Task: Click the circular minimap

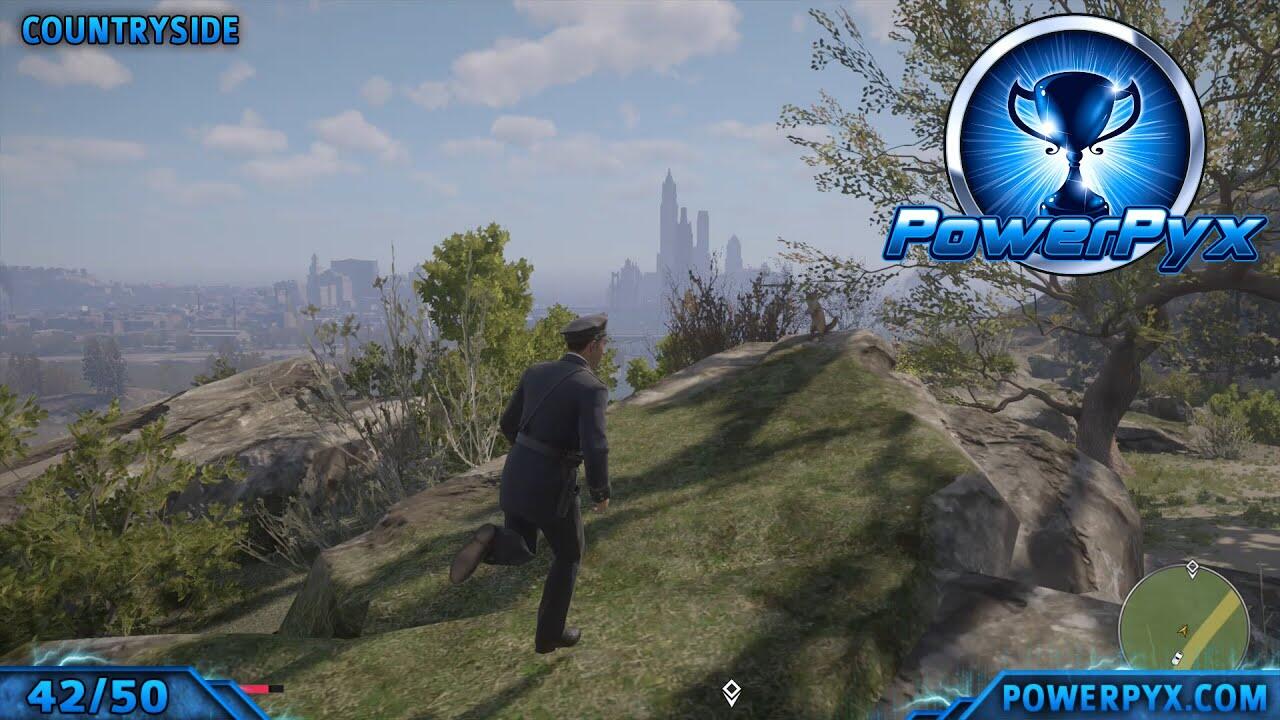Action: pos(1183,616)
